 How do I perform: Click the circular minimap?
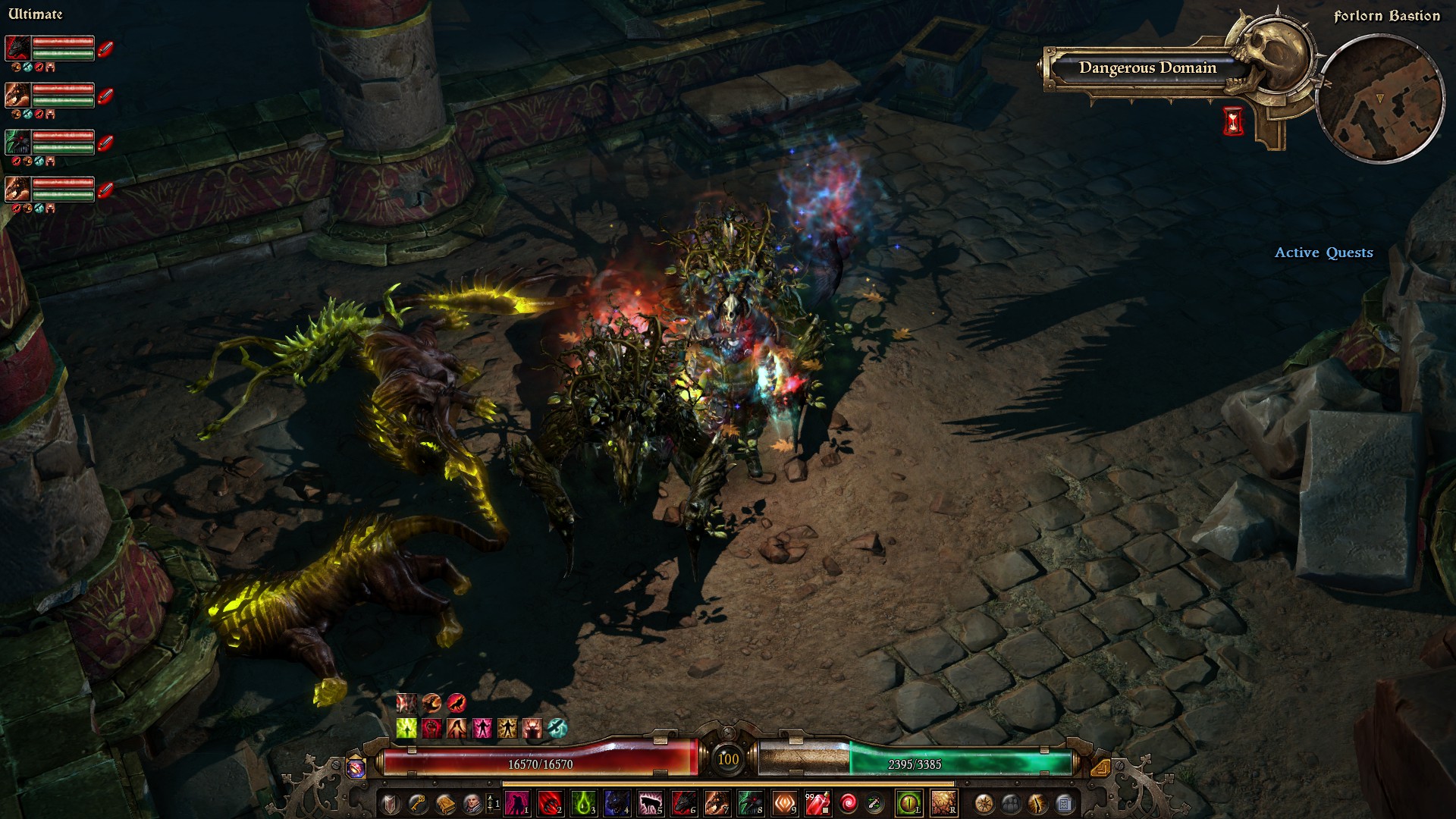1380,99
